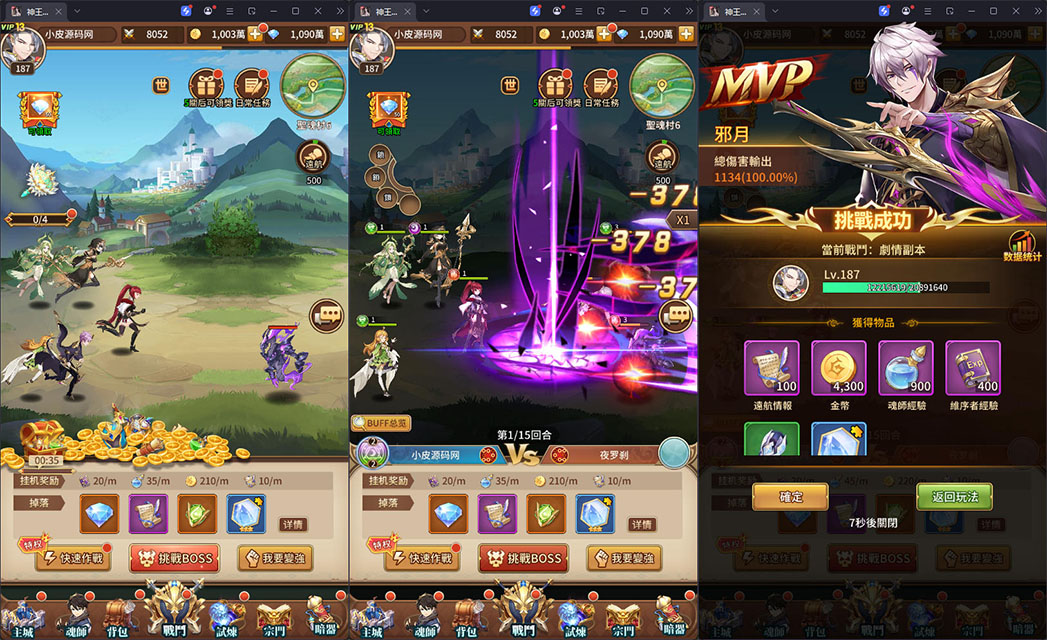
Task: Toggle the X1 battle speed
Action: (x=684, y=220)
